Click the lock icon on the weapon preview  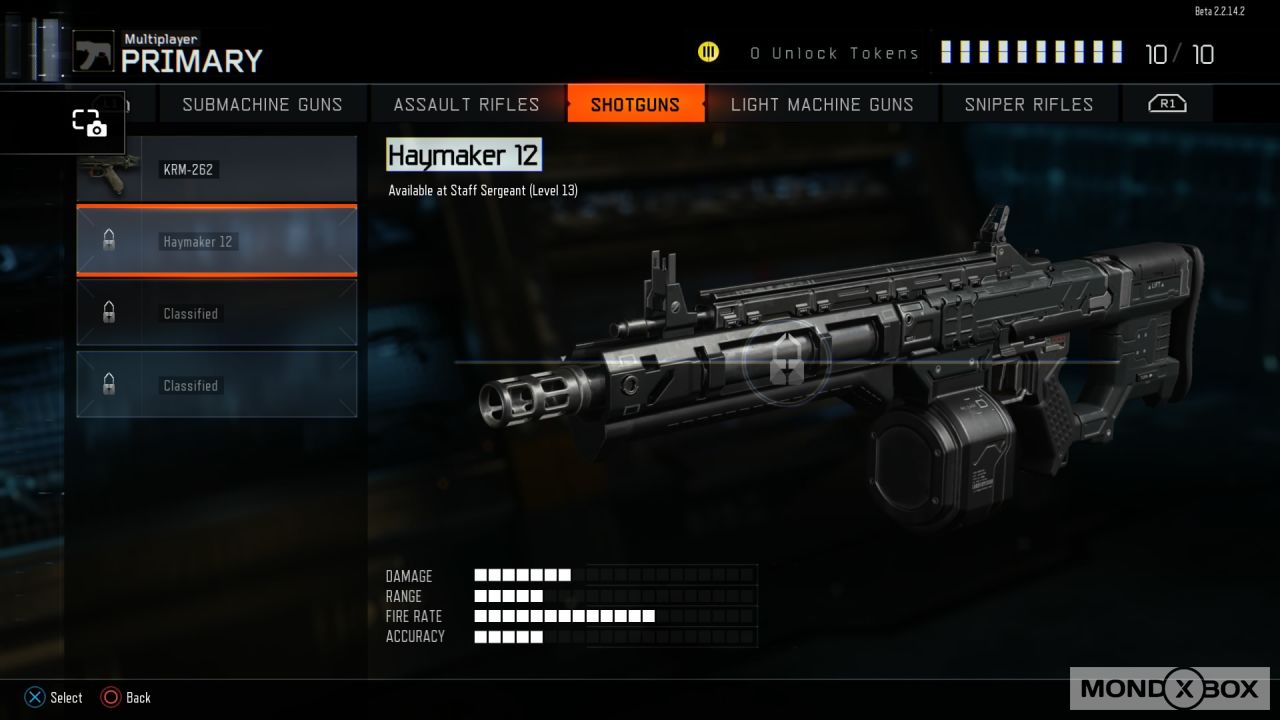pyautogui.click(x=786, y=364)
